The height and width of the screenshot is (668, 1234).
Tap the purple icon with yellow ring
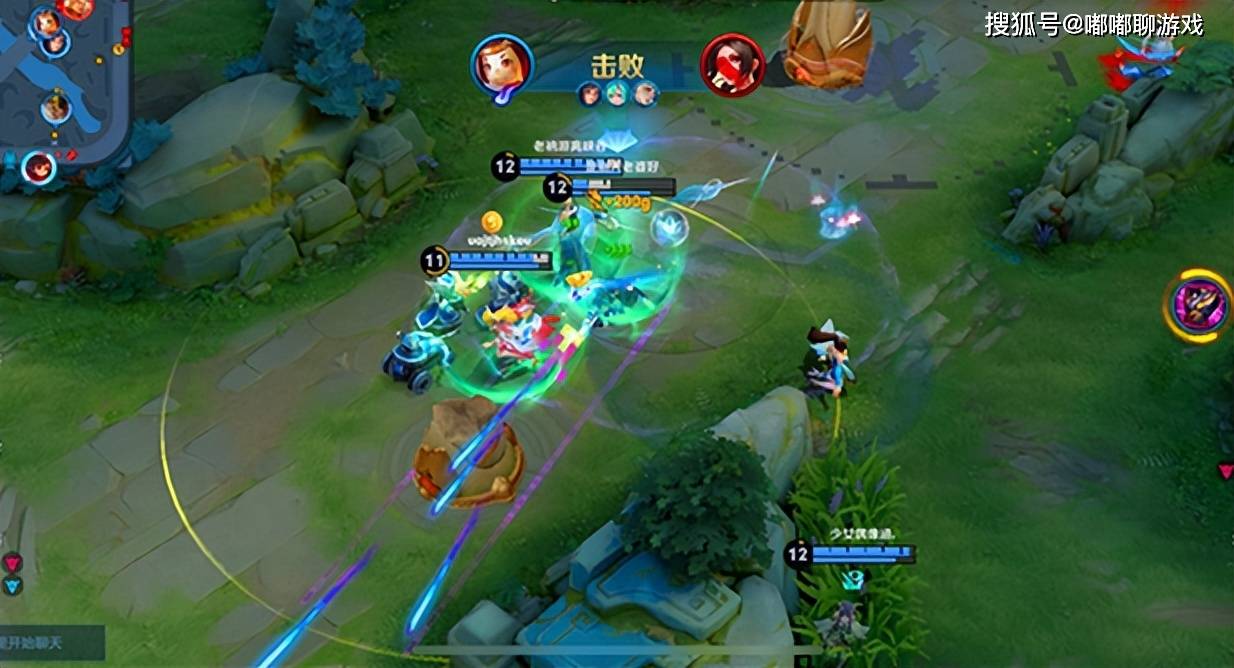(1198, 304)
